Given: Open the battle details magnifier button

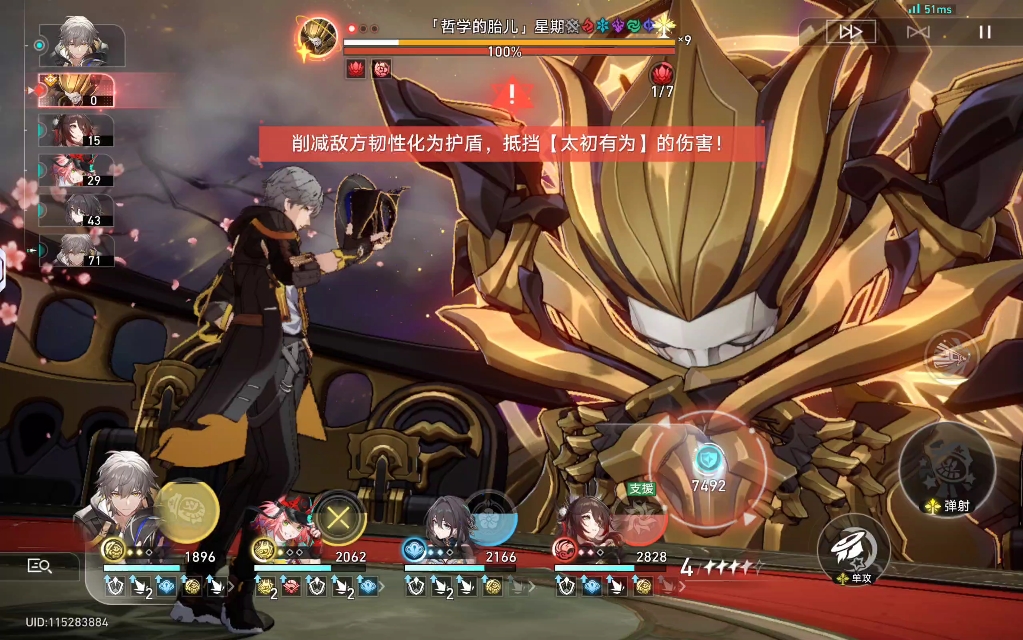Looking at the screenshot, I should pyautogui.click(x=40, y=566).
